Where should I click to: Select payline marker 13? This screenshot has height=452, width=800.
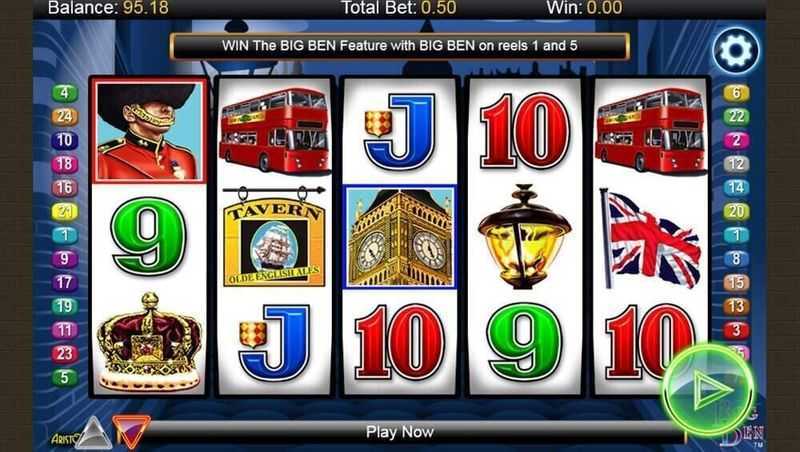tap(736, 306)
